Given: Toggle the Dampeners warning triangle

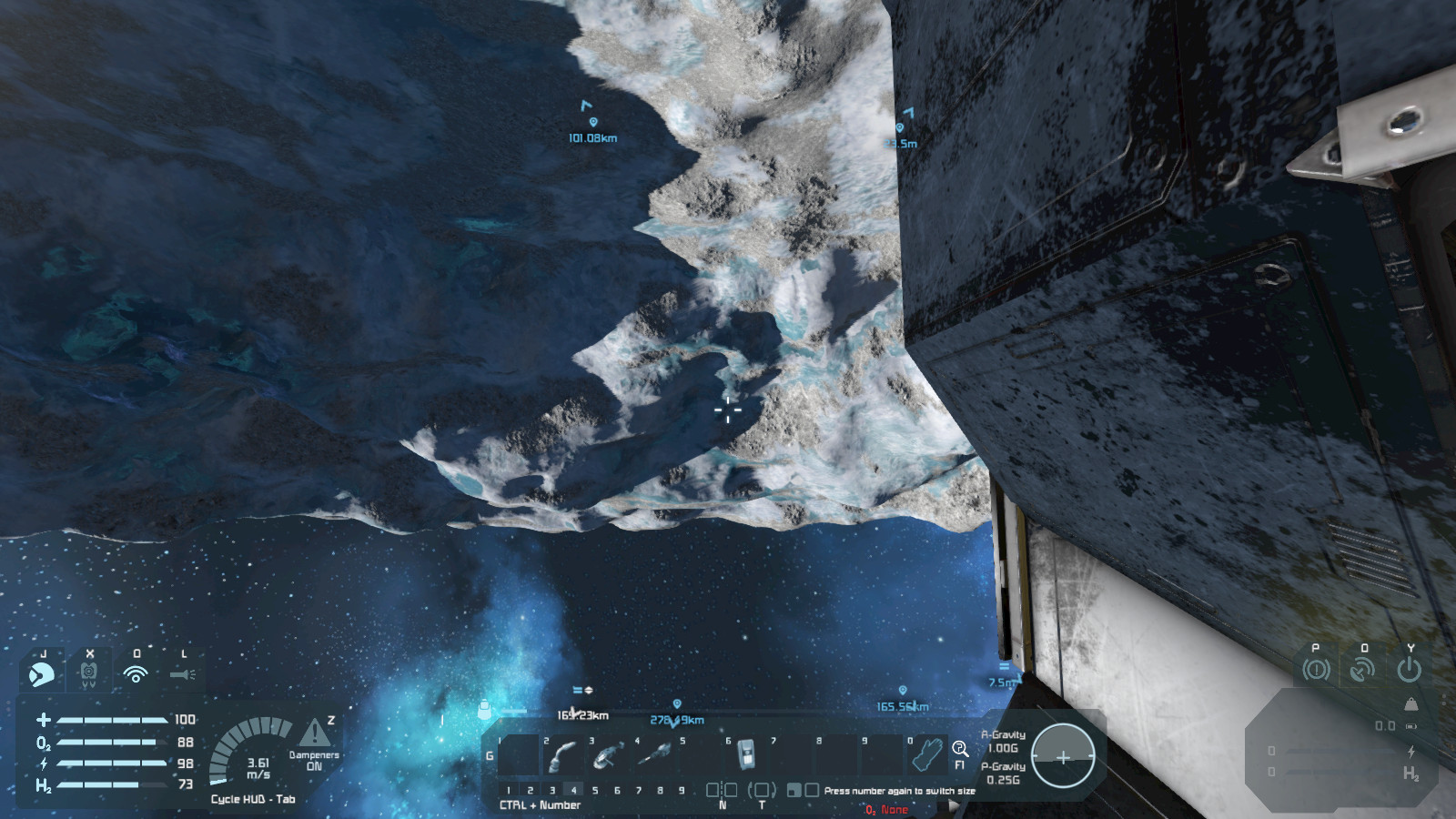Looking at the screenshot, I should (315, 732).
